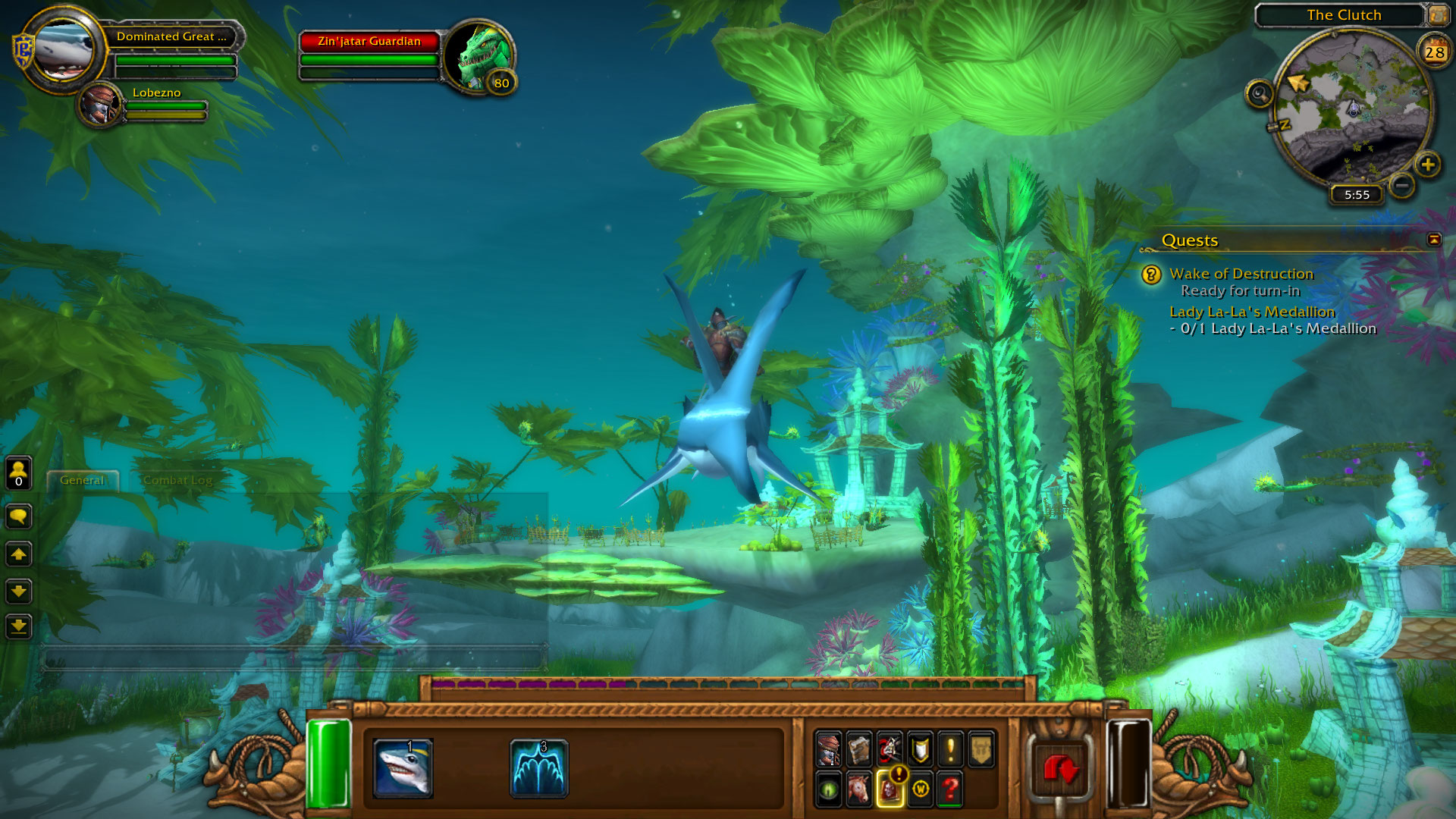
Task: Open the talents micro button
Action: pyautogui.click(x=890, y=749)
